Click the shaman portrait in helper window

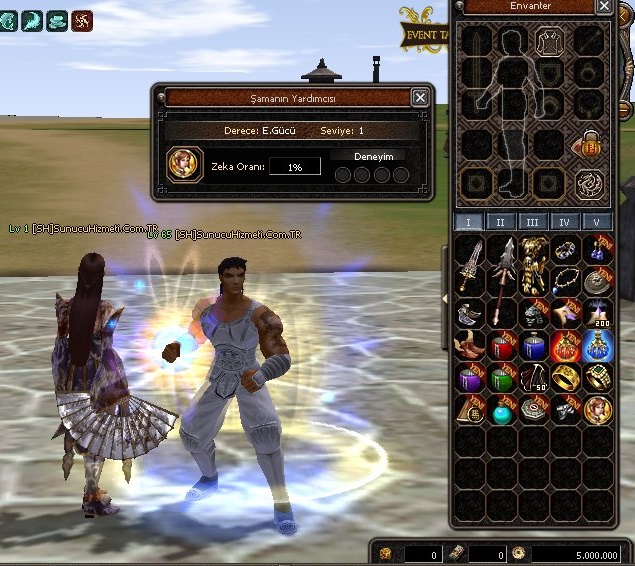185,164
